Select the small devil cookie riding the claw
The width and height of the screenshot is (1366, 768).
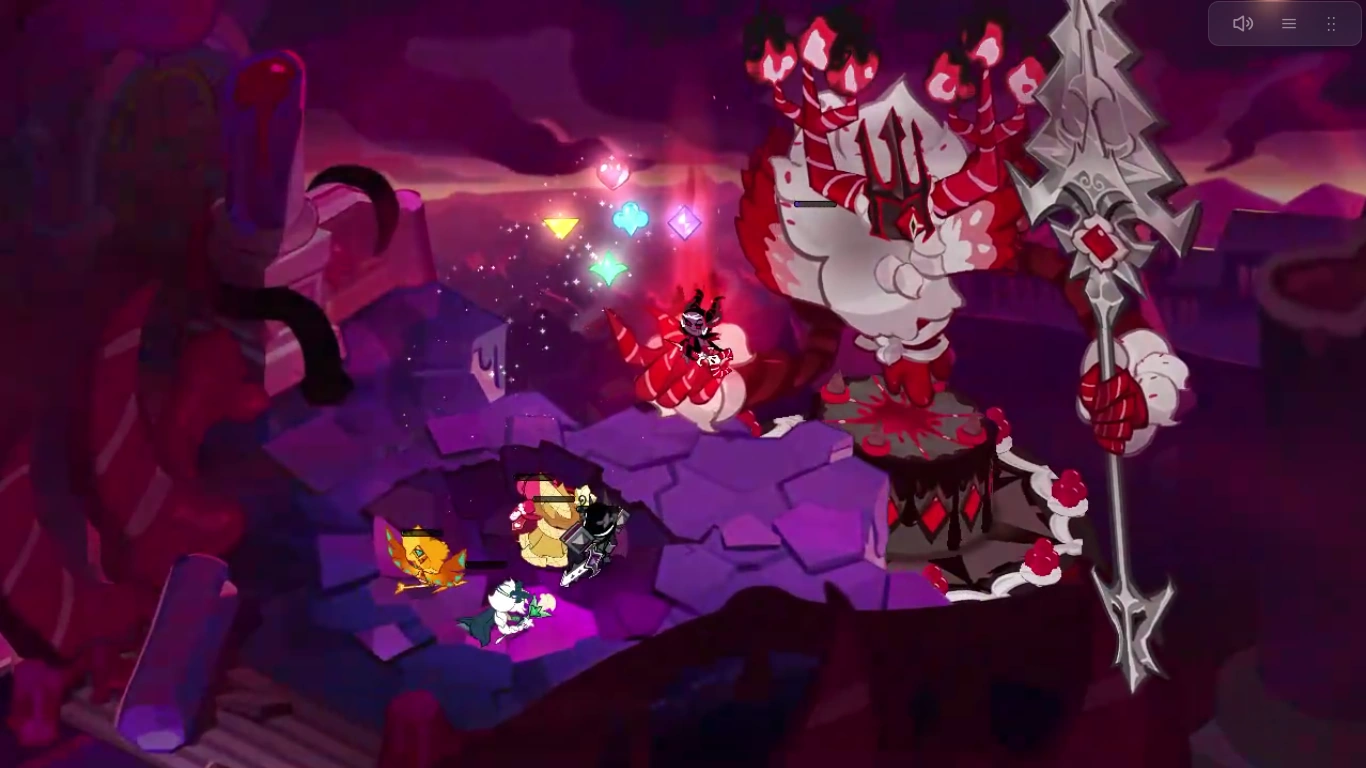click(700, 325)
